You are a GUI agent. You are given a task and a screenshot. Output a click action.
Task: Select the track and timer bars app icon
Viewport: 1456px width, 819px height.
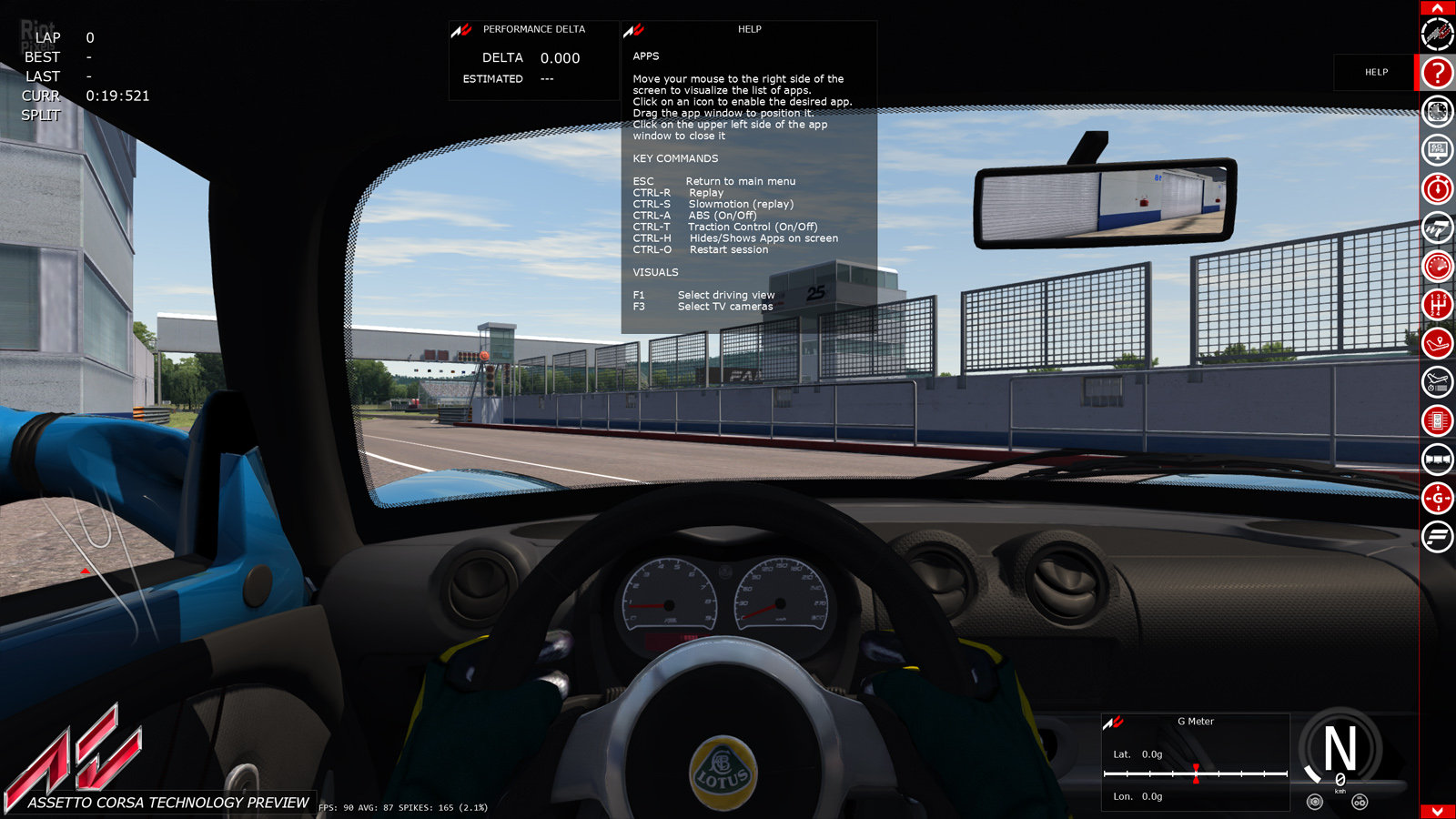[1438, 382]
